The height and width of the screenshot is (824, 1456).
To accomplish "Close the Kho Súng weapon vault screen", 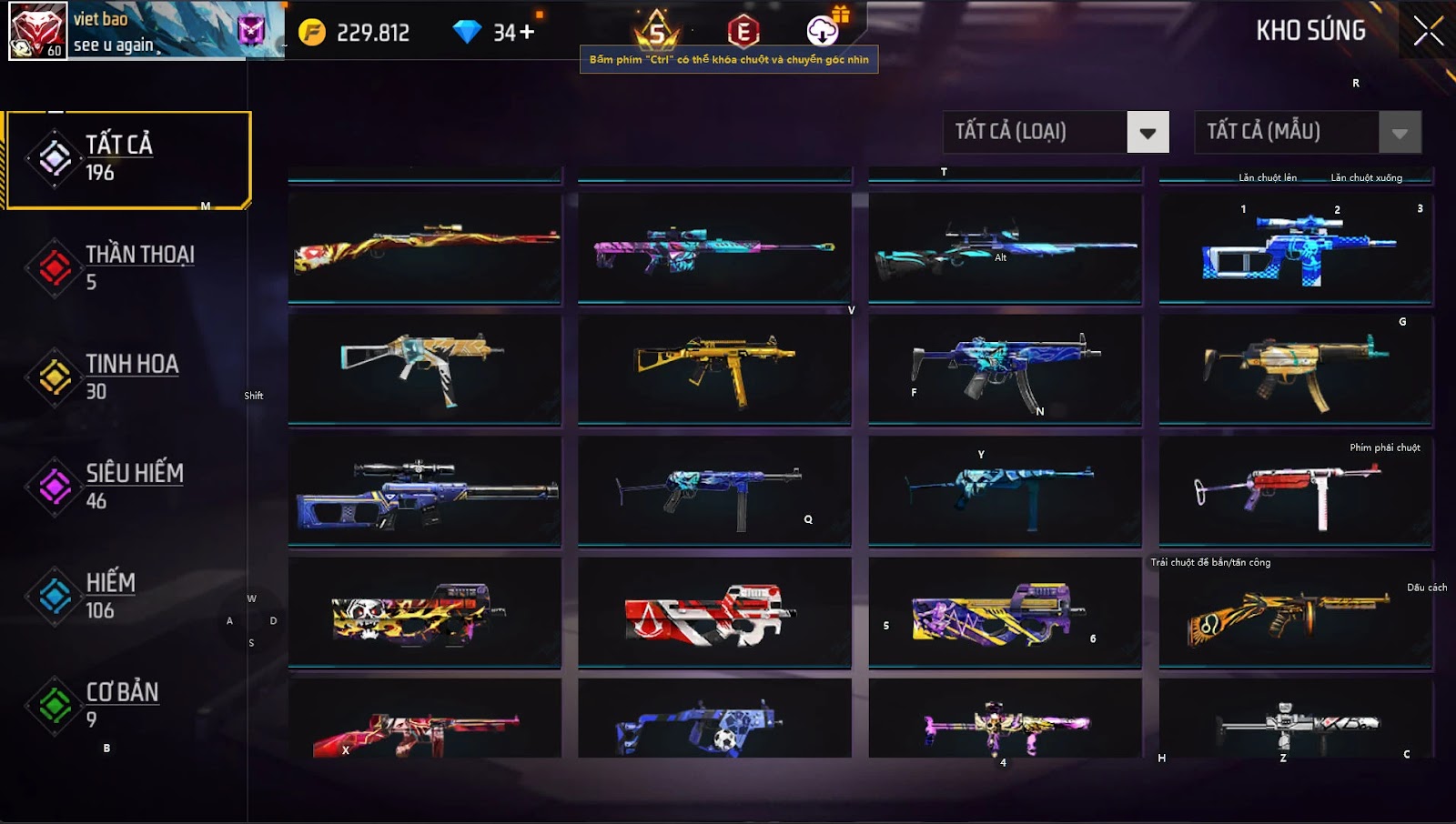I will pos(1428,31).
